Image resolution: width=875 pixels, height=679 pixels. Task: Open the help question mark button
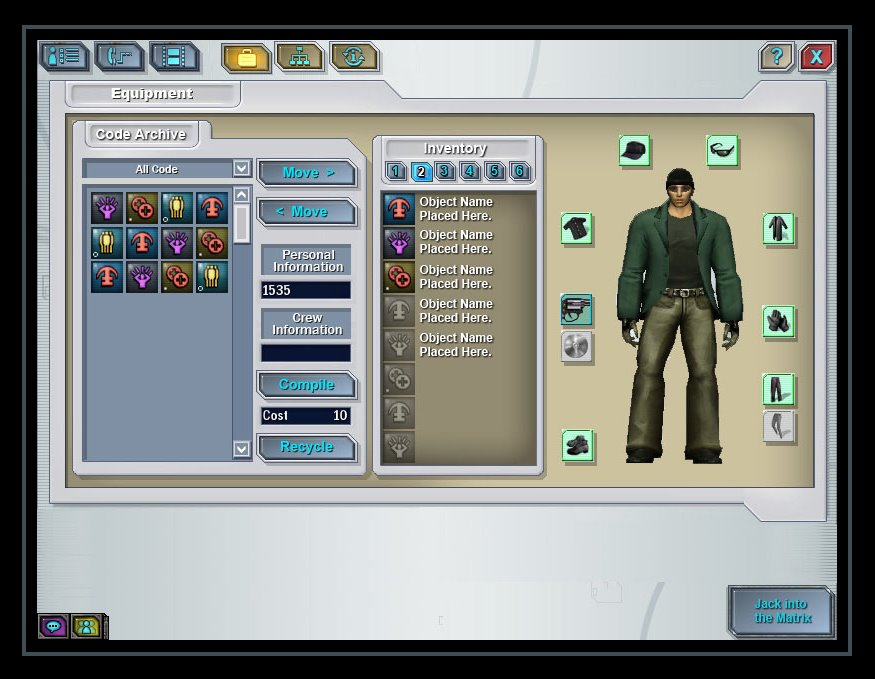[776, 57]
